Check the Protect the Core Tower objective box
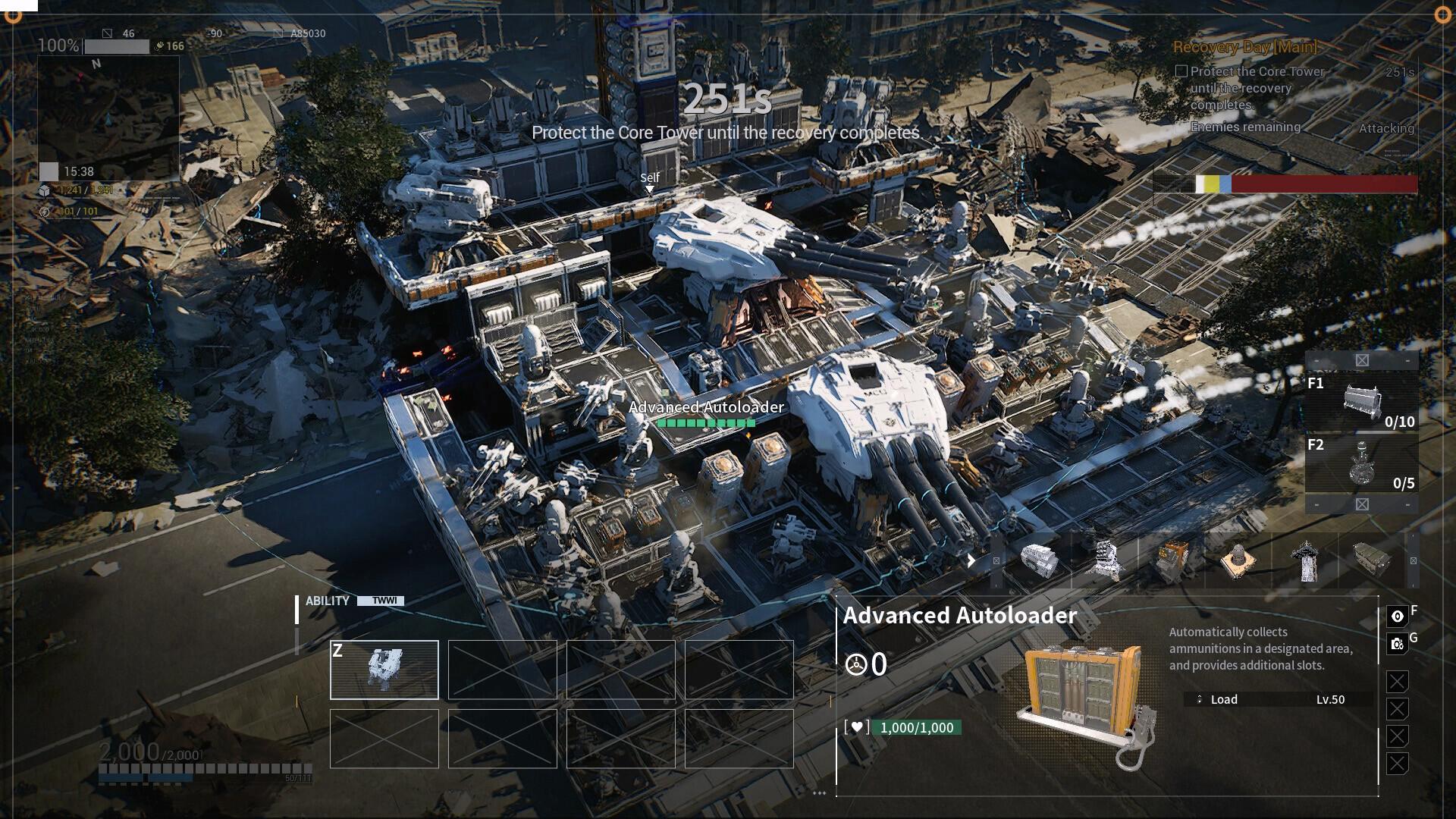The height and width of the screenshot is (819, 1456). pyautogui.click(x=1181, y=71)
